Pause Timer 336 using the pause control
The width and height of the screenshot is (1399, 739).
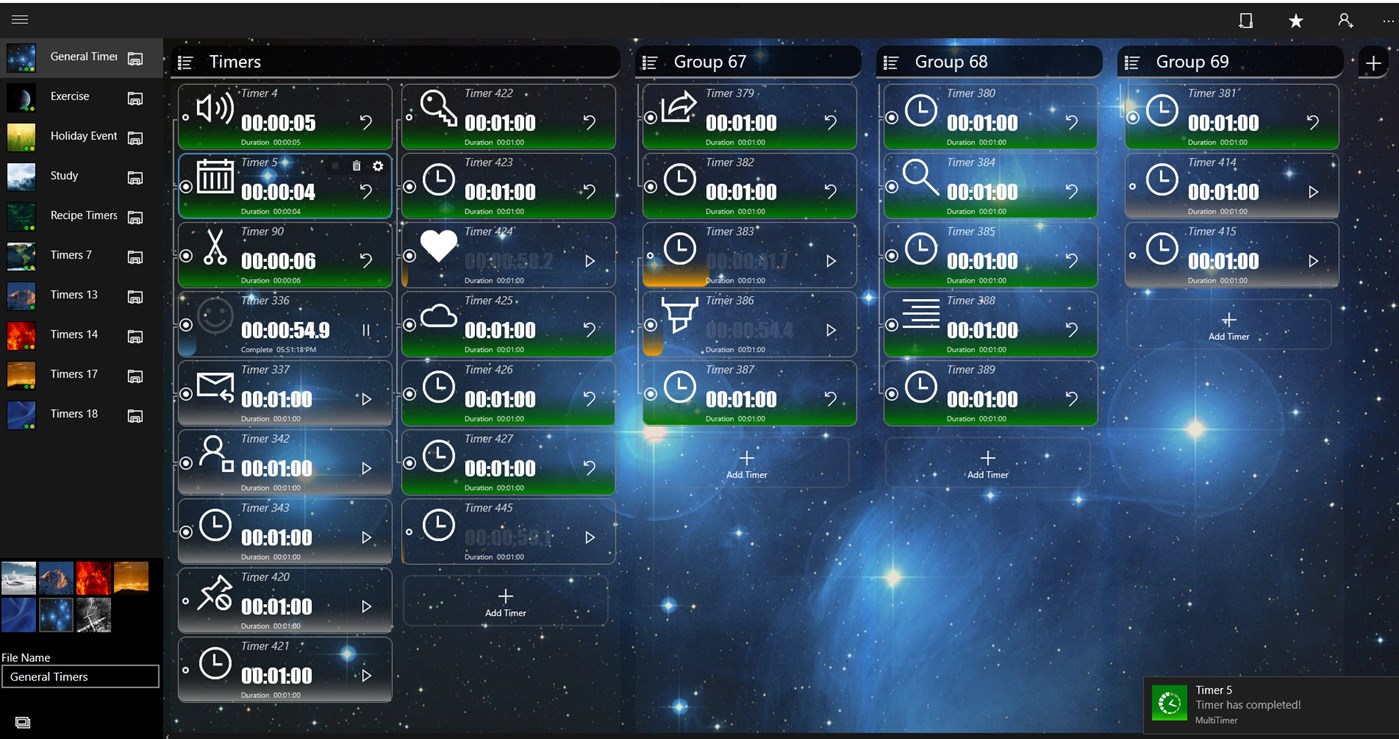pos(366,326)
